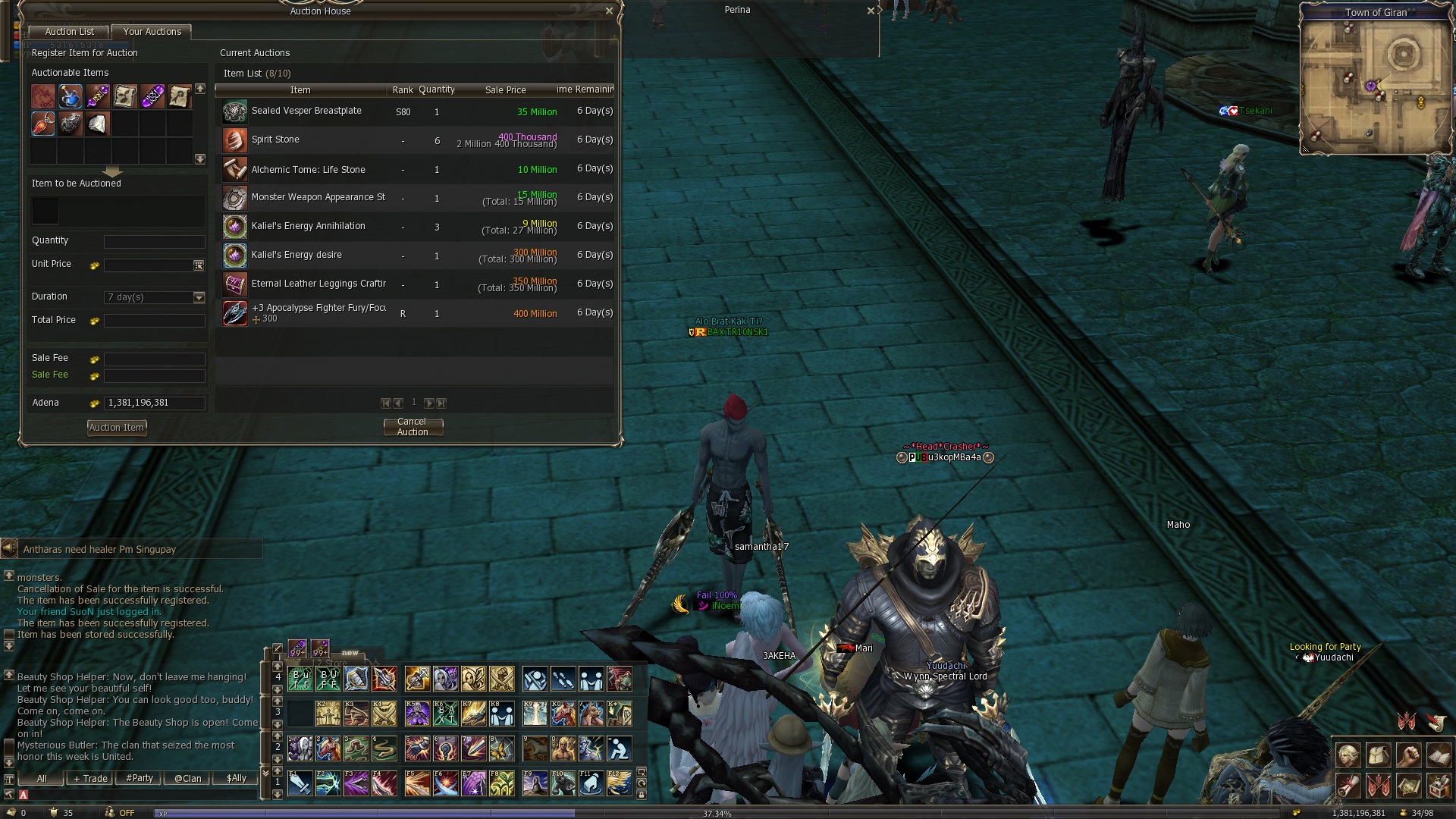
Task: Open the Duration dropdown
Action: tap(199, 297)
